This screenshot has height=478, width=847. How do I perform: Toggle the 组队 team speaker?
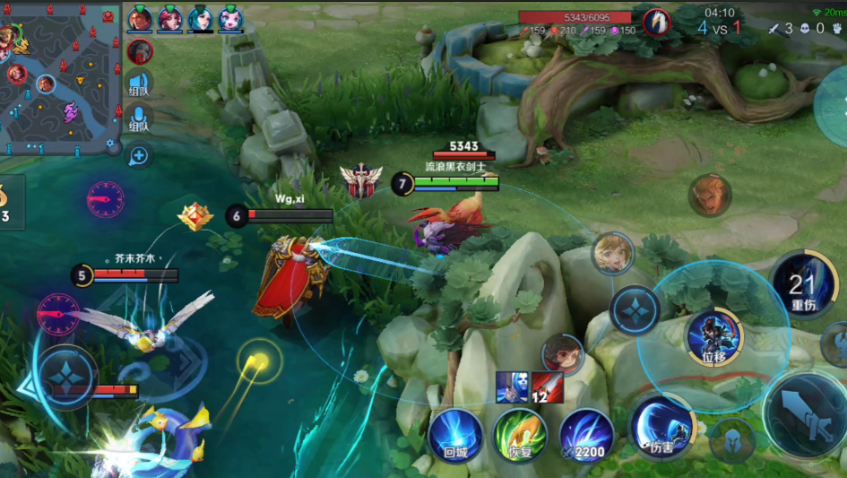[x=139, y=86]
